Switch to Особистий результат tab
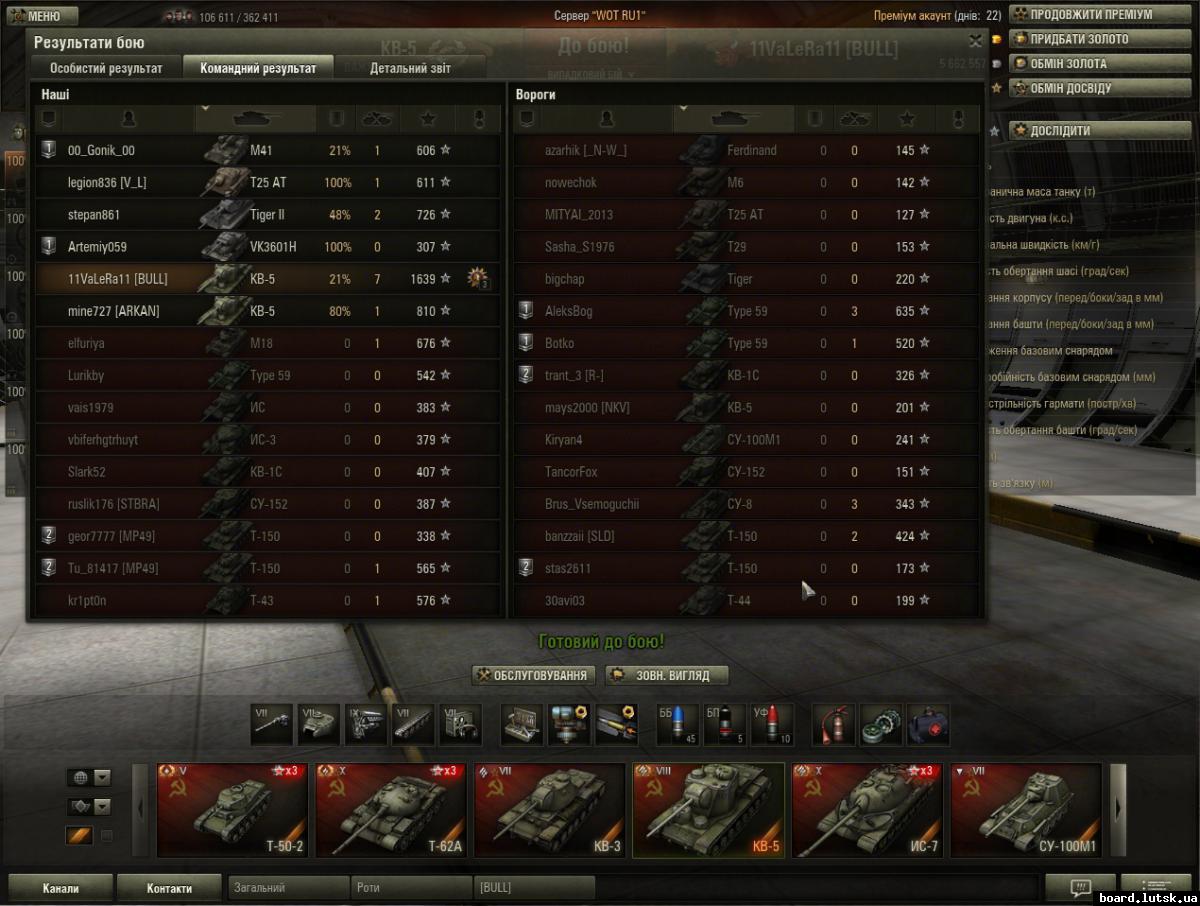 tap(106, 69)
